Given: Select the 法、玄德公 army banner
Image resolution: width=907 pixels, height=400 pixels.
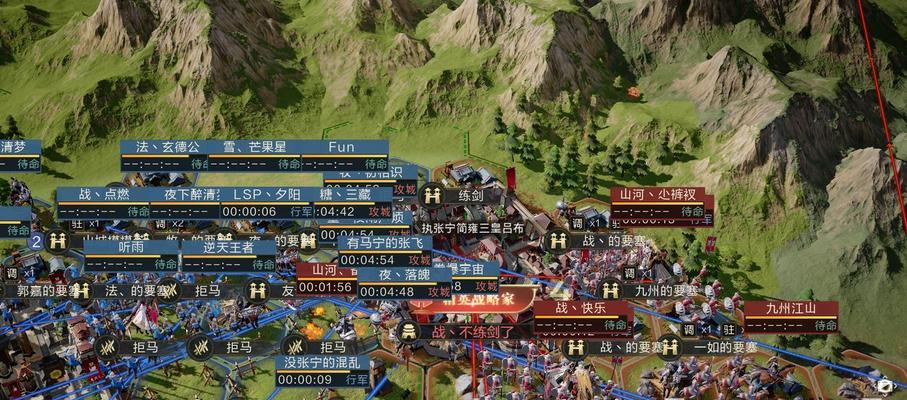Looking at the screenshot, I should point(167,148).
